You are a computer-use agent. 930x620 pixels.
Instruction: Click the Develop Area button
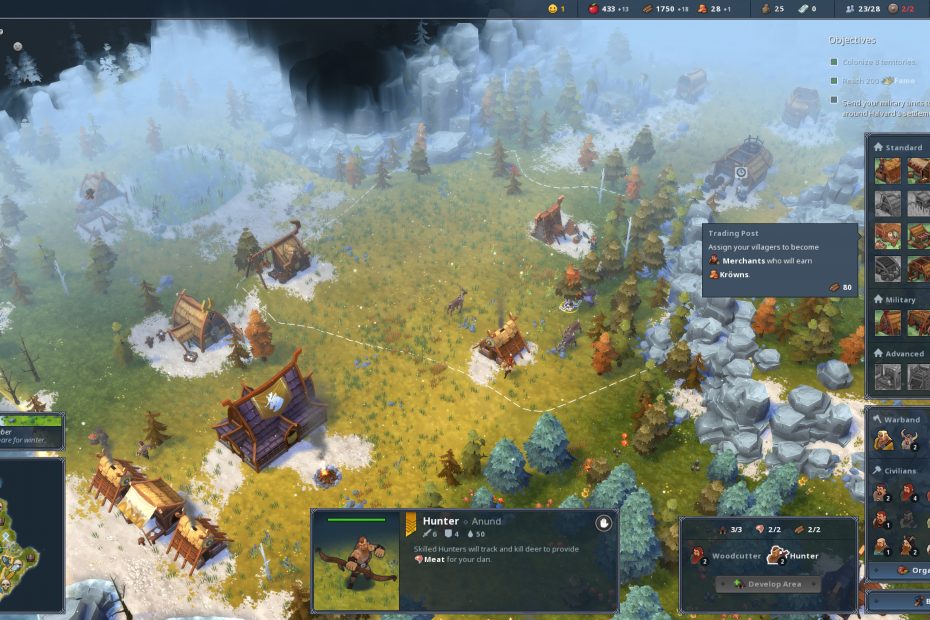(x=768, y=584)
